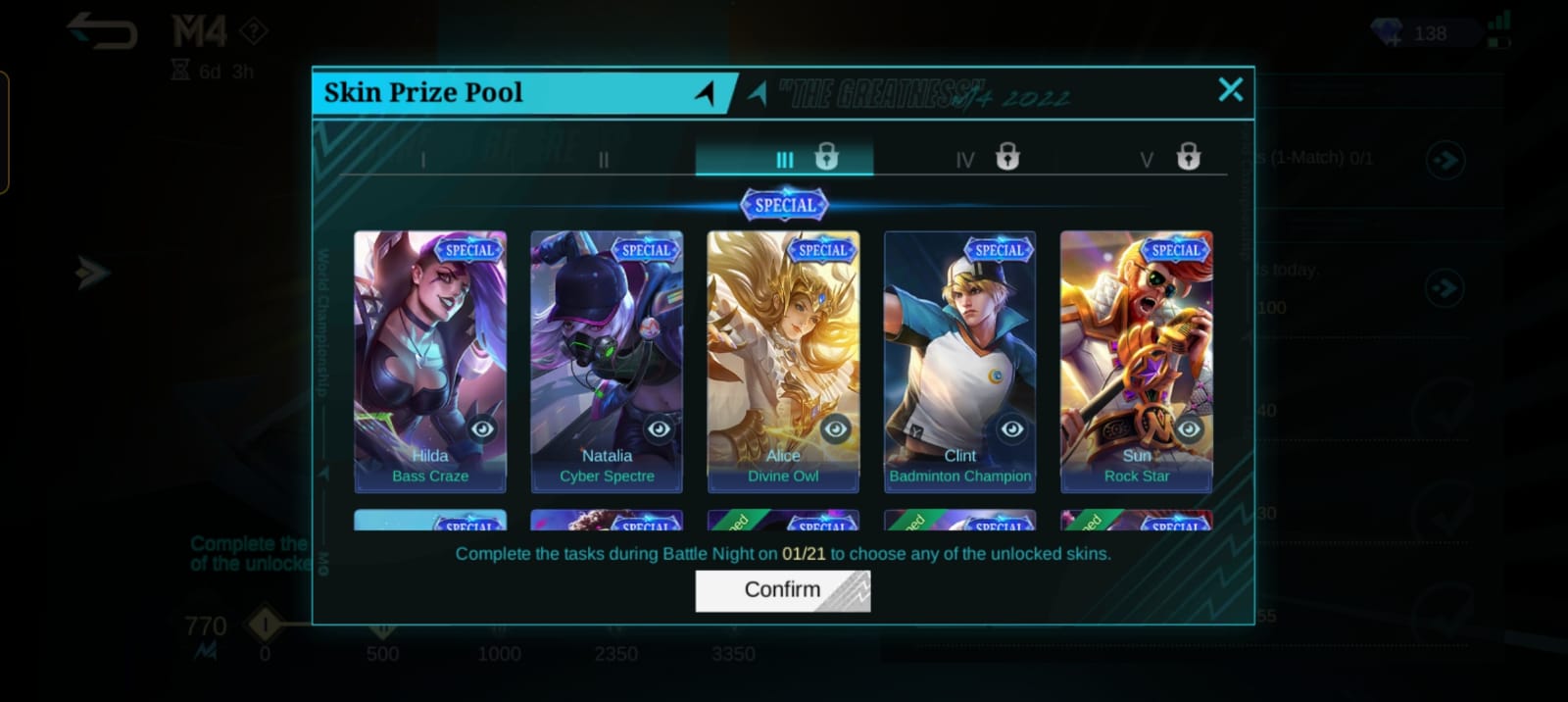Switch to prize pool tier I tab
This screenshot has width=1568, height=702.
tap(423, 159)
